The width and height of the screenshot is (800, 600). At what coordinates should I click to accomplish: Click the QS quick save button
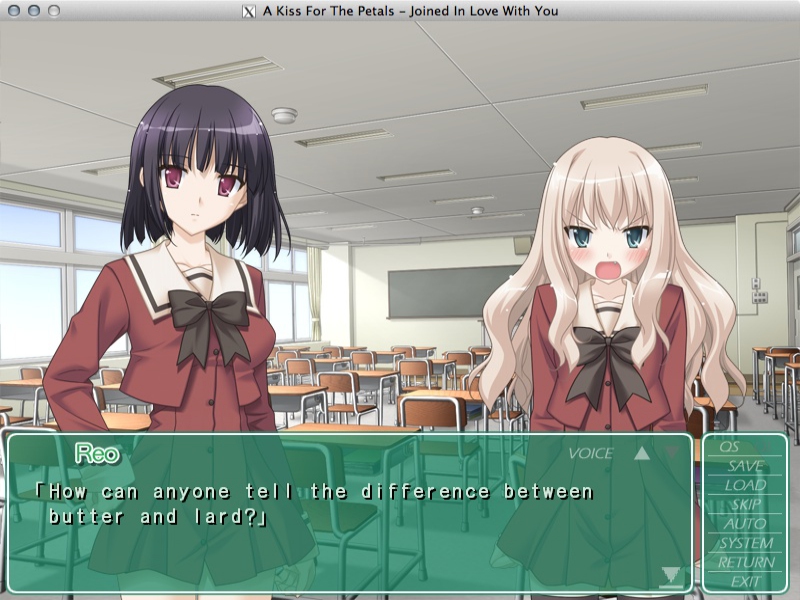729,447
